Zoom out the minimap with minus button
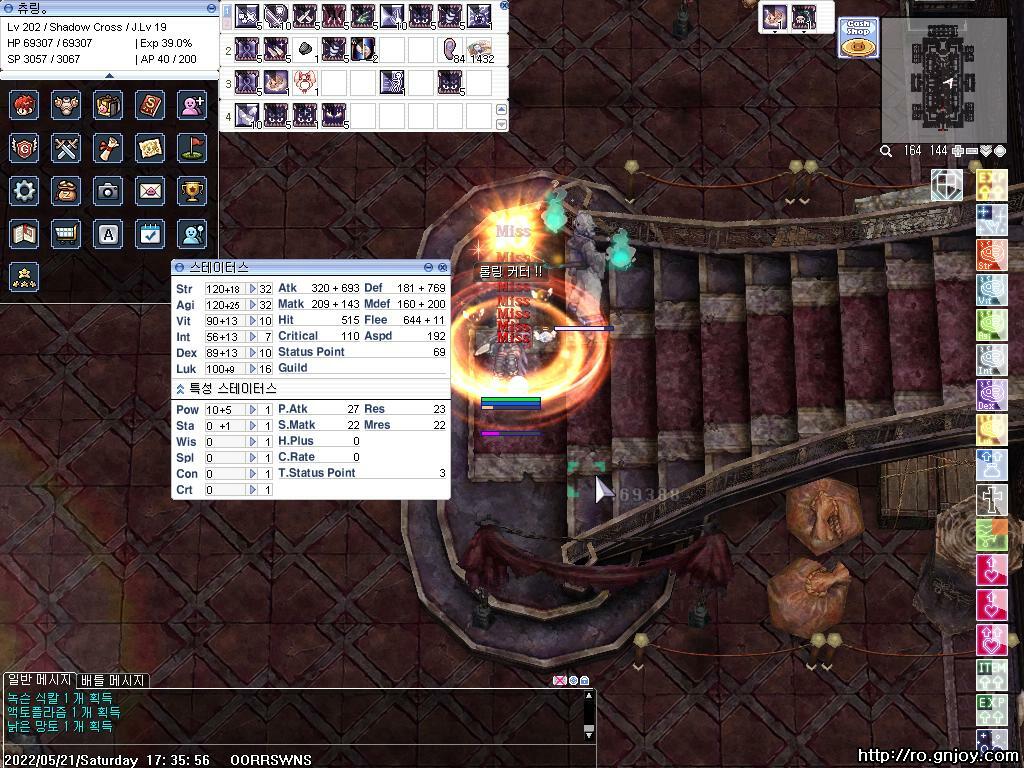The width and height of the screenshot is (1024, 768). 972,151
